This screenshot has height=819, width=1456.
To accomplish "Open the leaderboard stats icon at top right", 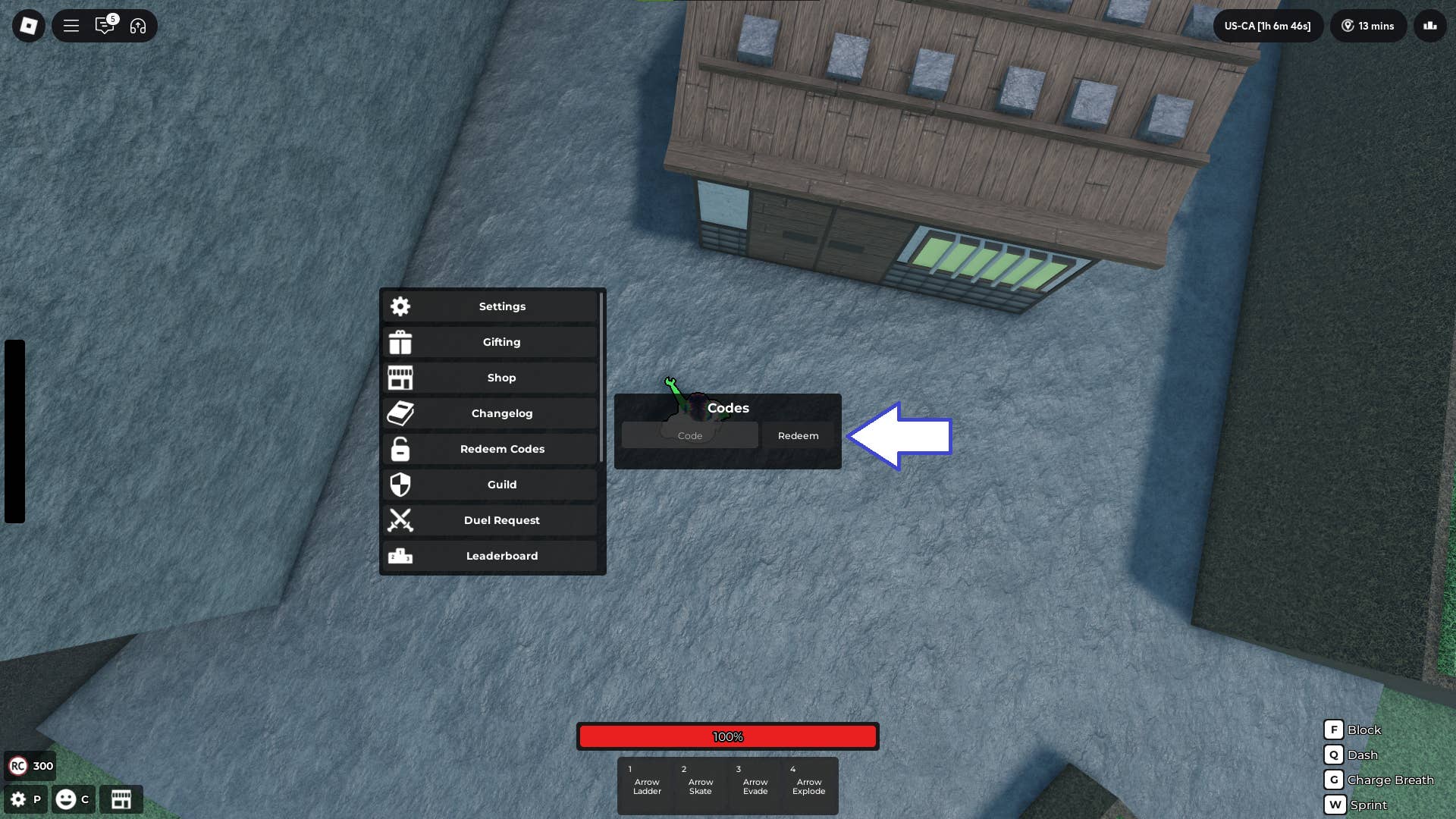I will click(x=1430, y=26).
